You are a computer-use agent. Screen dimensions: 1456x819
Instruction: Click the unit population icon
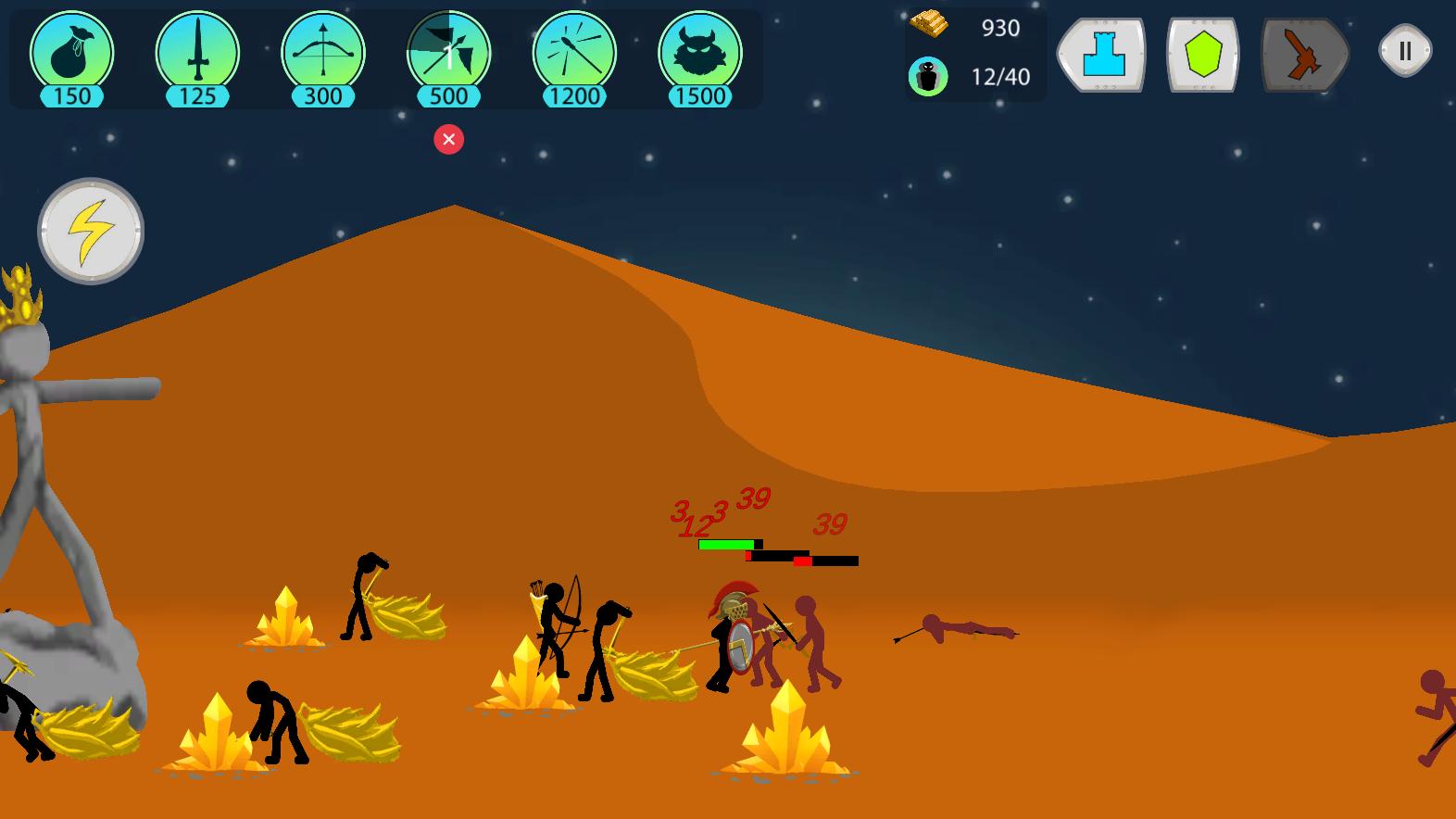coord(930,76)
